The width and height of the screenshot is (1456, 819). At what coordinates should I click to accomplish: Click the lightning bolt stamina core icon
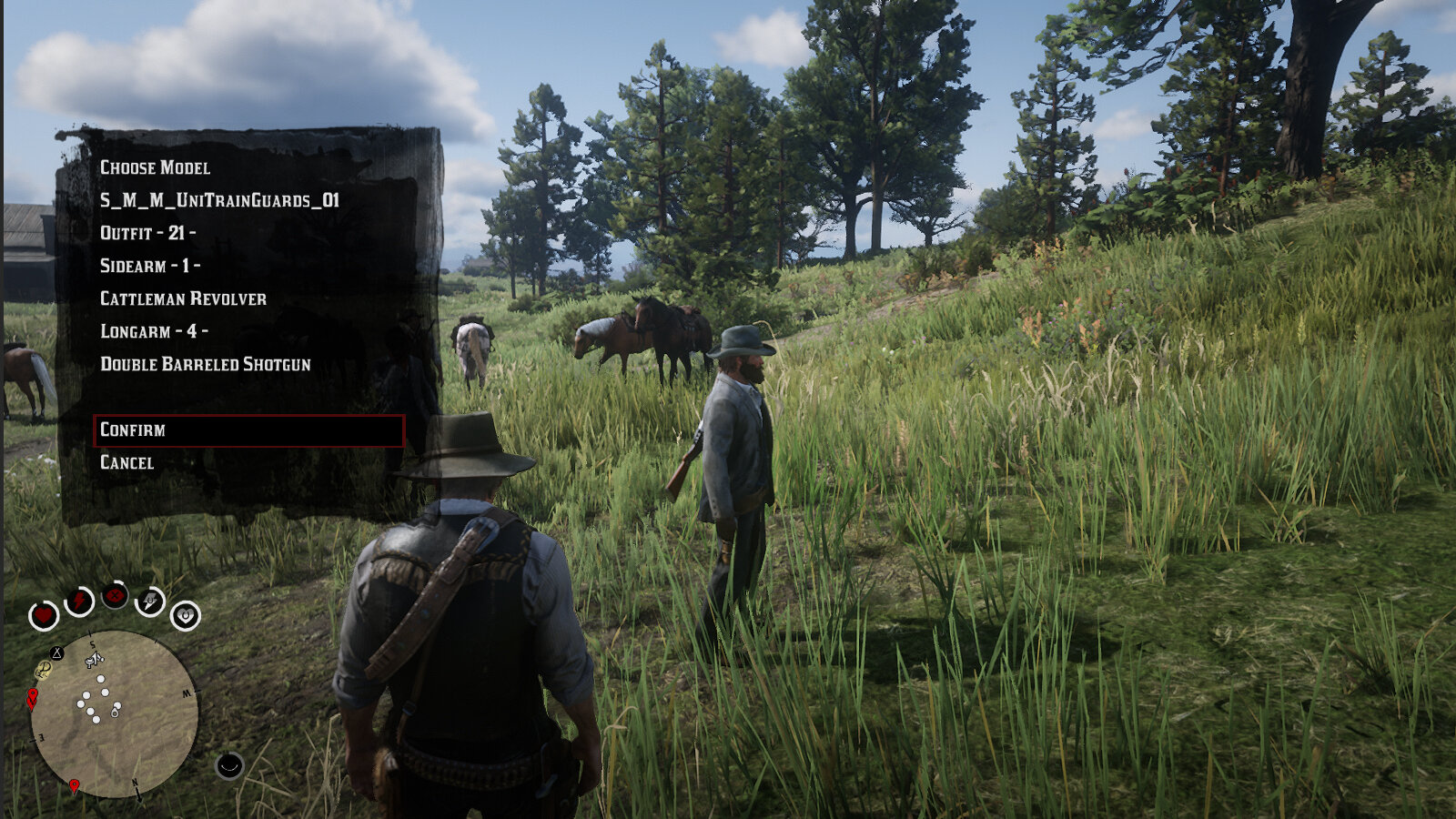[x=80, y=602]
